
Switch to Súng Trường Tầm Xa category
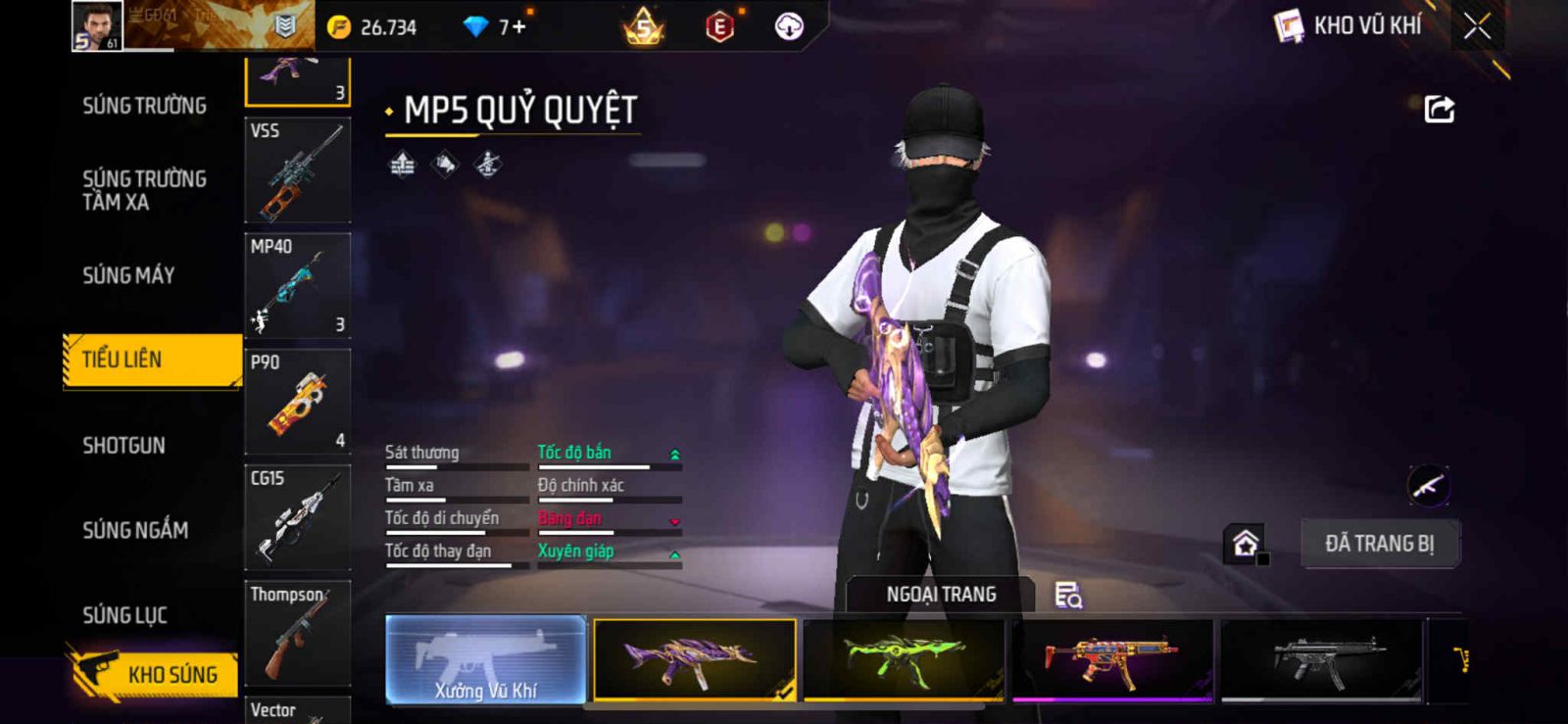click(x=144, y=190)
